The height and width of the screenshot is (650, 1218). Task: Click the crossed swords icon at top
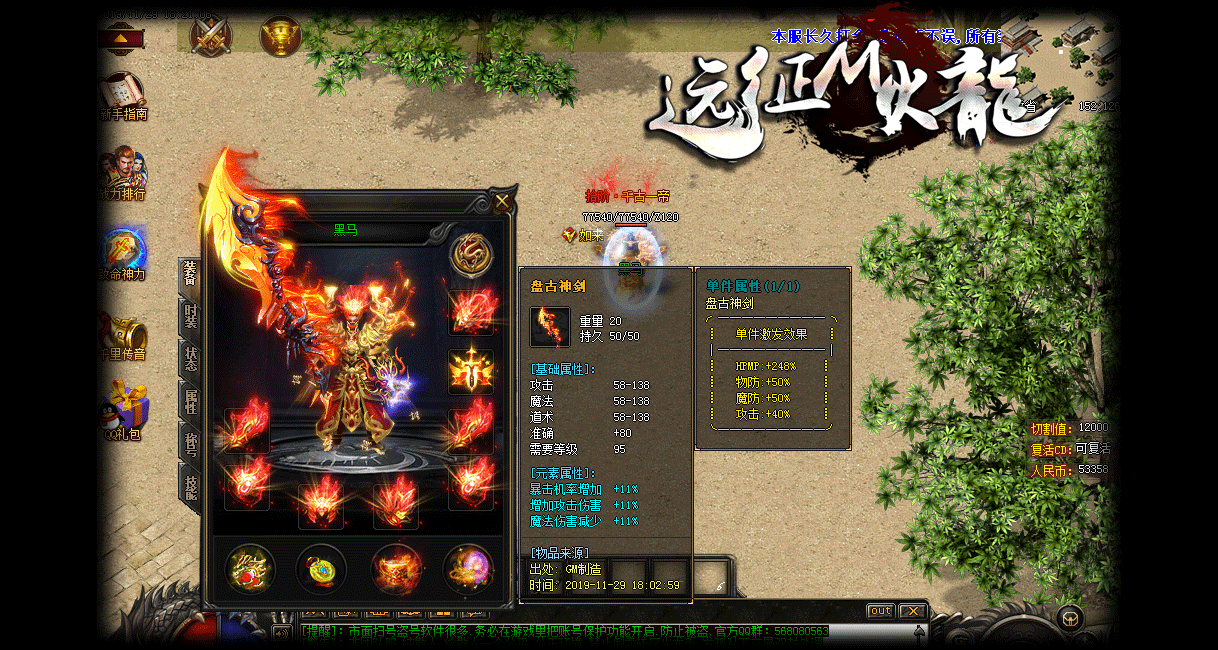click(211, 36)
